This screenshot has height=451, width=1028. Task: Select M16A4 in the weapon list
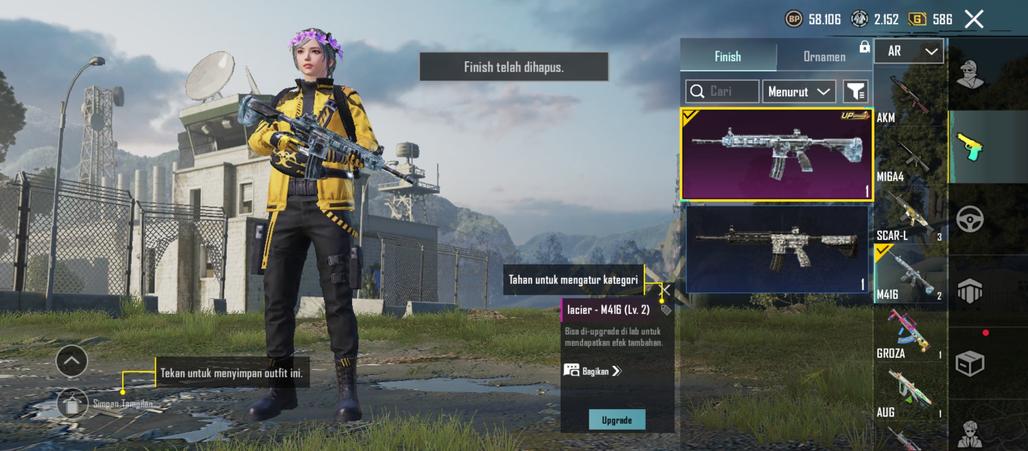pyautogui.click(x=908, y=158)
